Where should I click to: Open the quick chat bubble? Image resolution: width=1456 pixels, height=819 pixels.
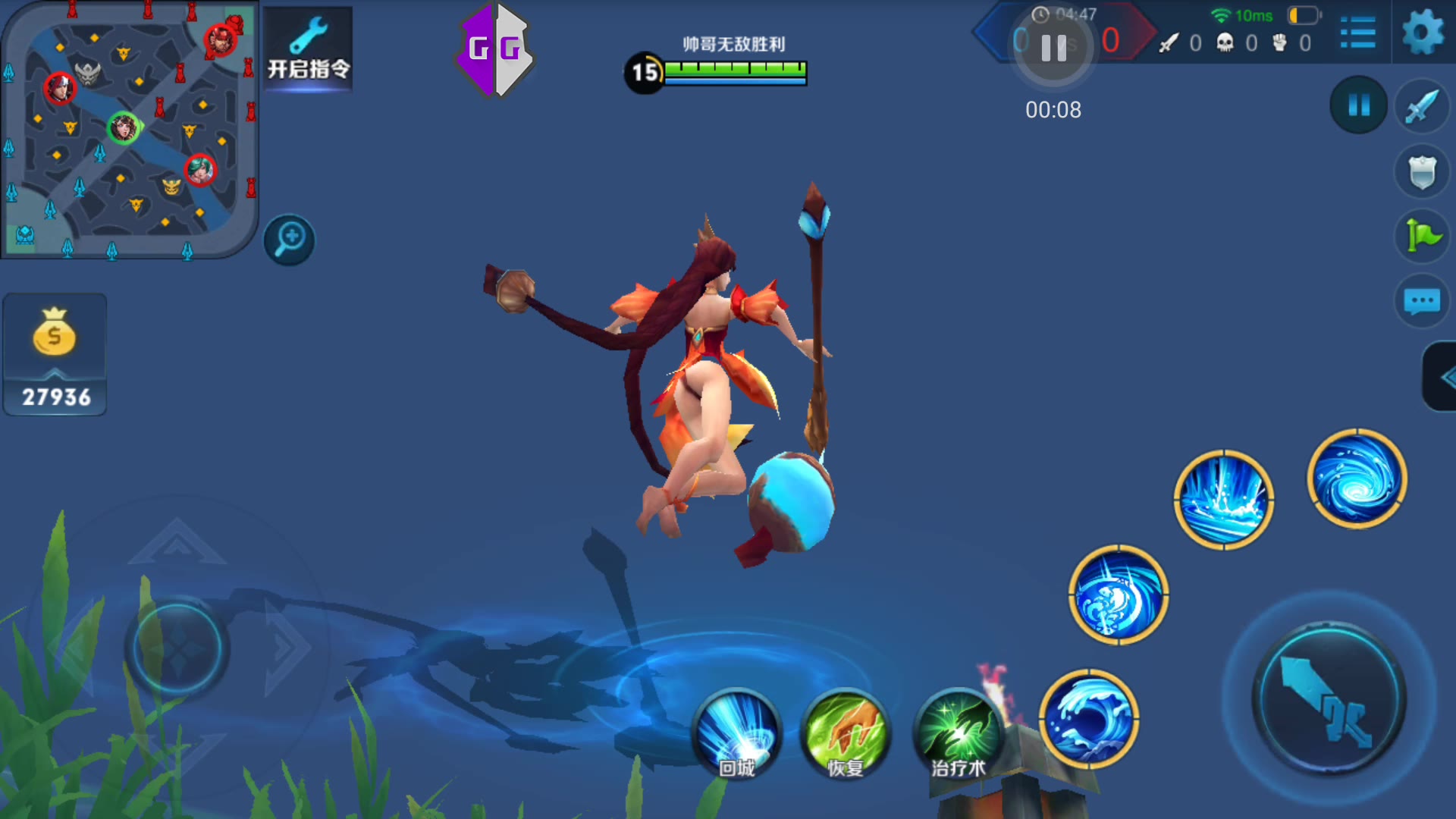coord(1422,301)
